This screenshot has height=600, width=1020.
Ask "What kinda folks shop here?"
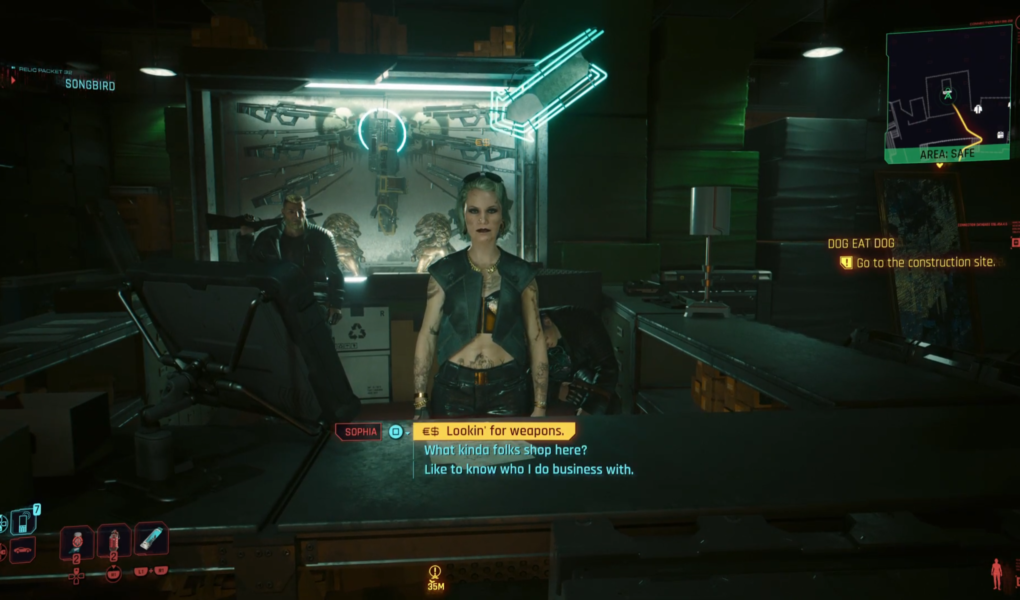[505, 450]
